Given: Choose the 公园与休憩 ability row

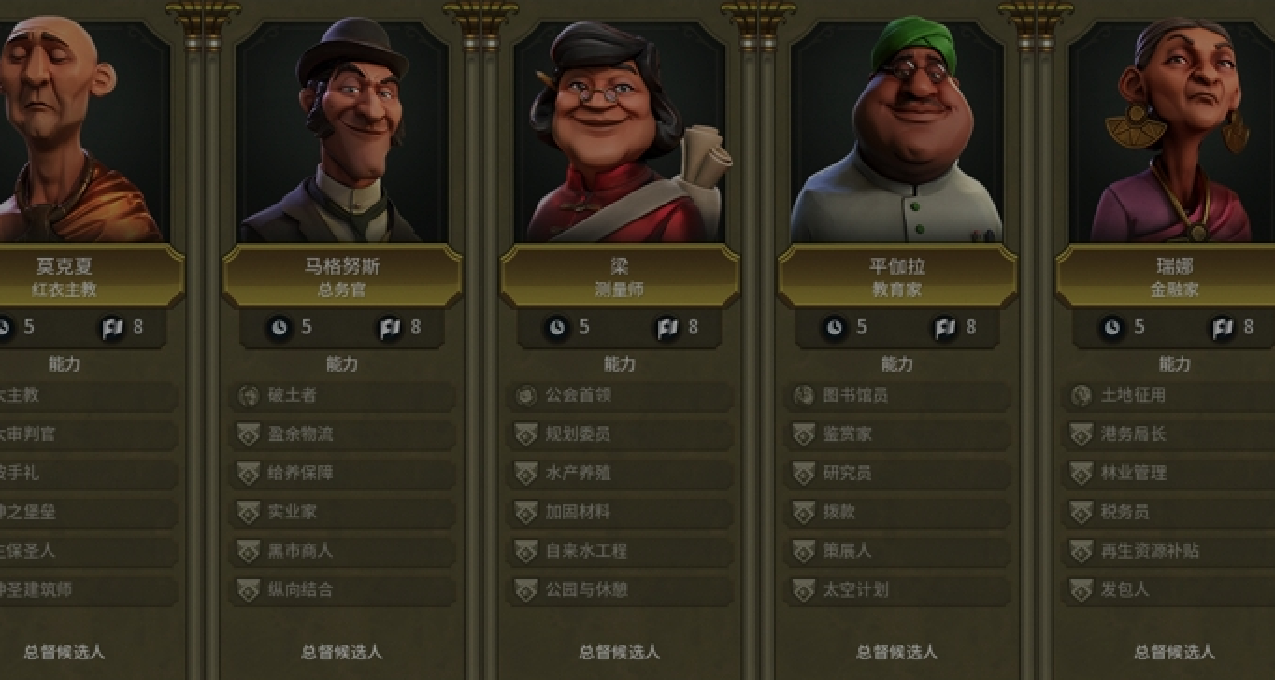Looking at the screenshot, I should pos(619,590).
